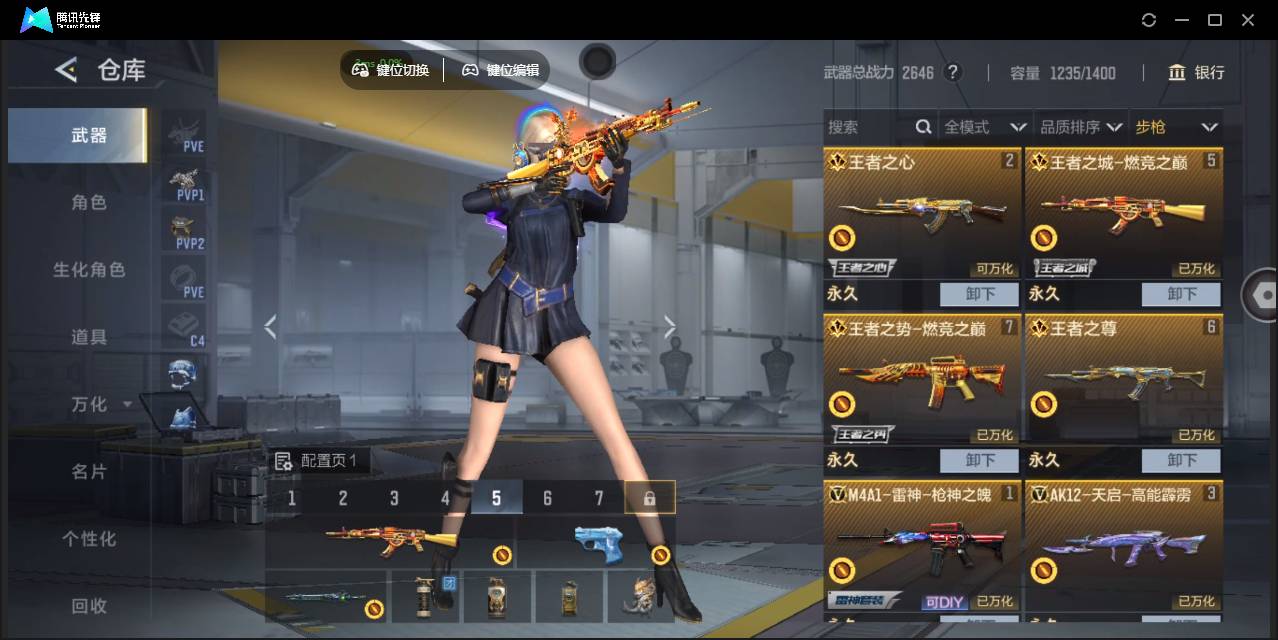Open the 品质排序 sort dropdown

[1080, 127]
